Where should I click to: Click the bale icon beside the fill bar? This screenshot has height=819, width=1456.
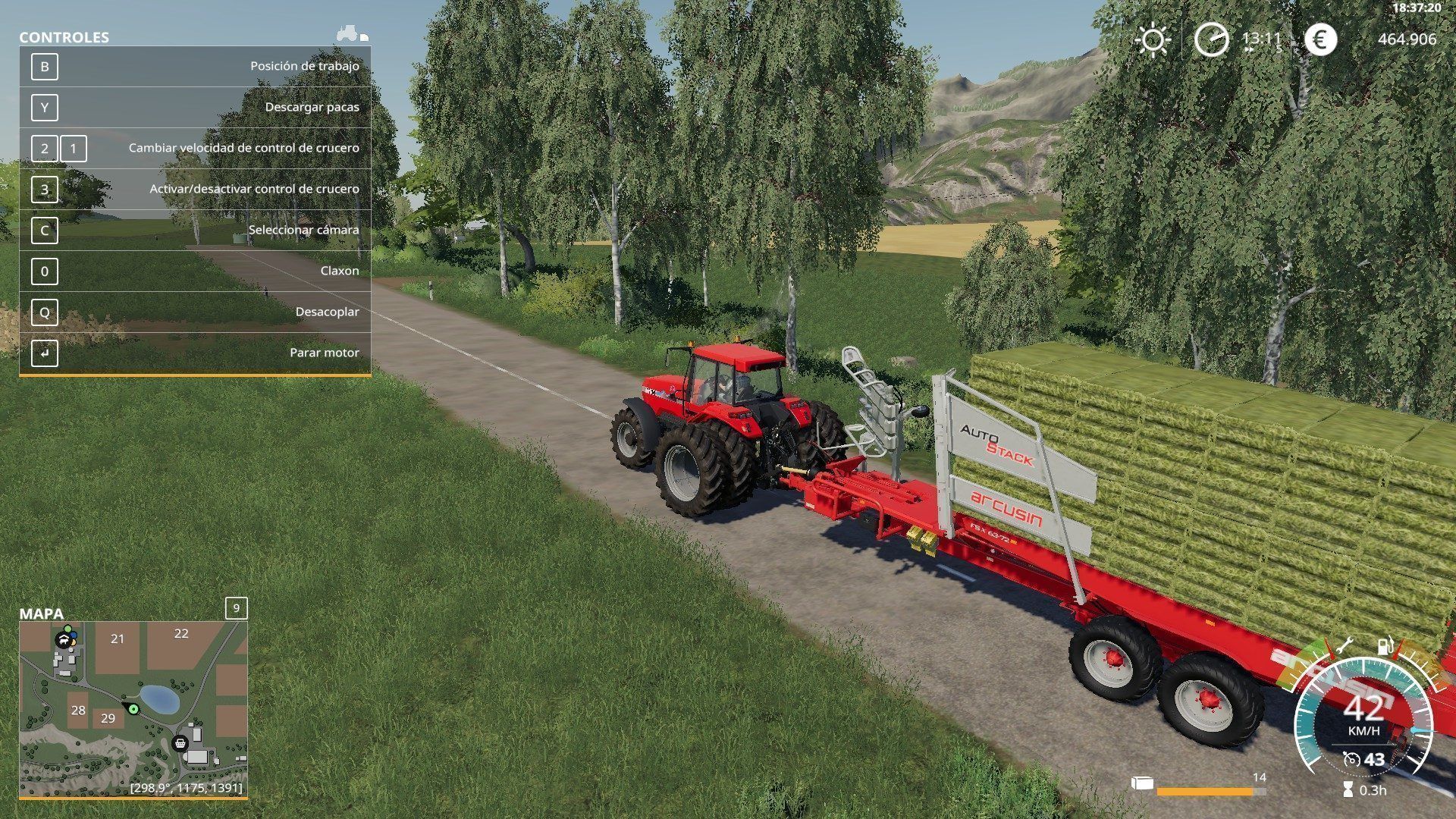1142,783
